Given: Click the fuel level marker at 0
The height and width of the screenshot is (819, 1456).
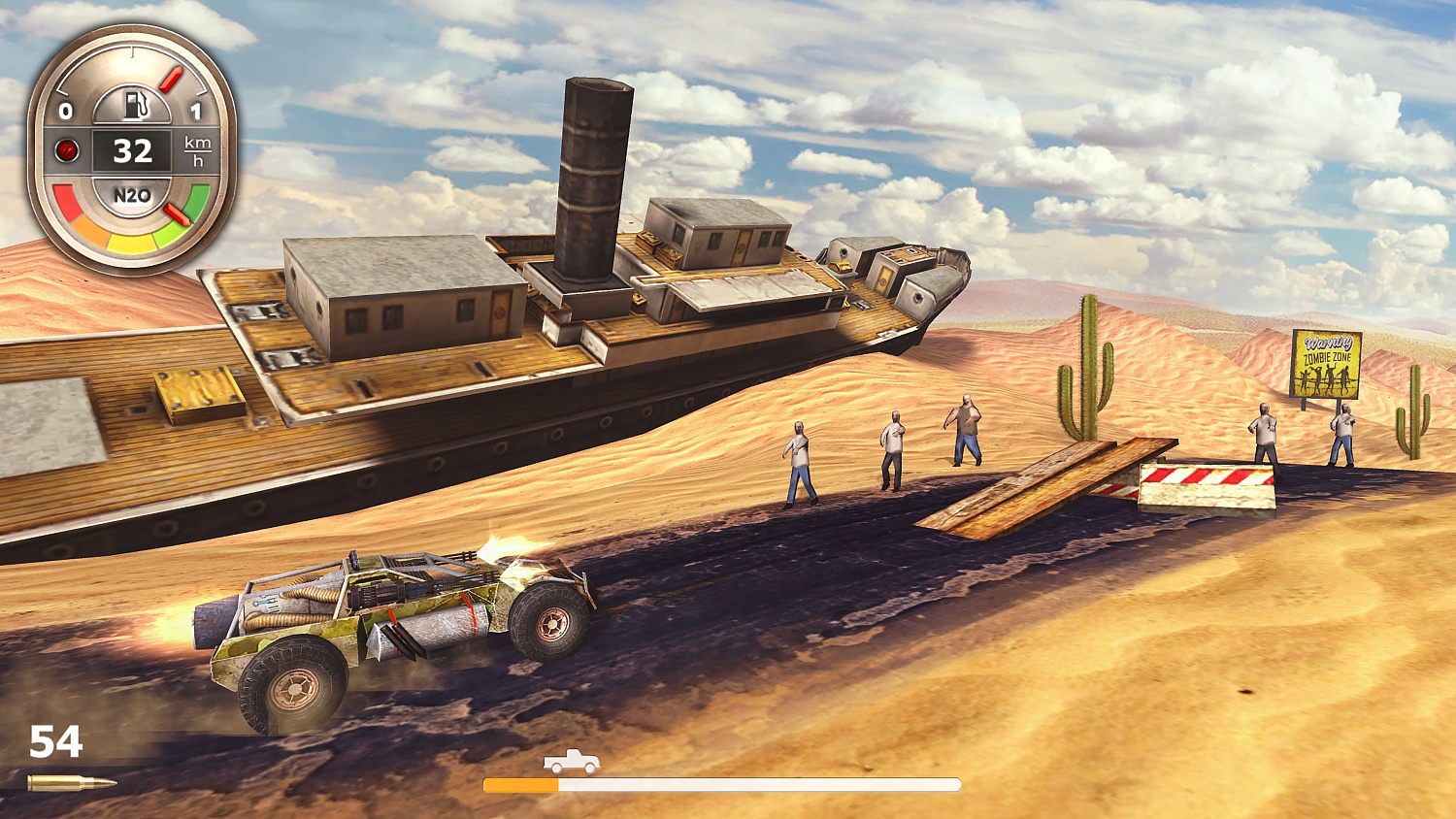Looking at the screenshot, I should click(65, 111).
